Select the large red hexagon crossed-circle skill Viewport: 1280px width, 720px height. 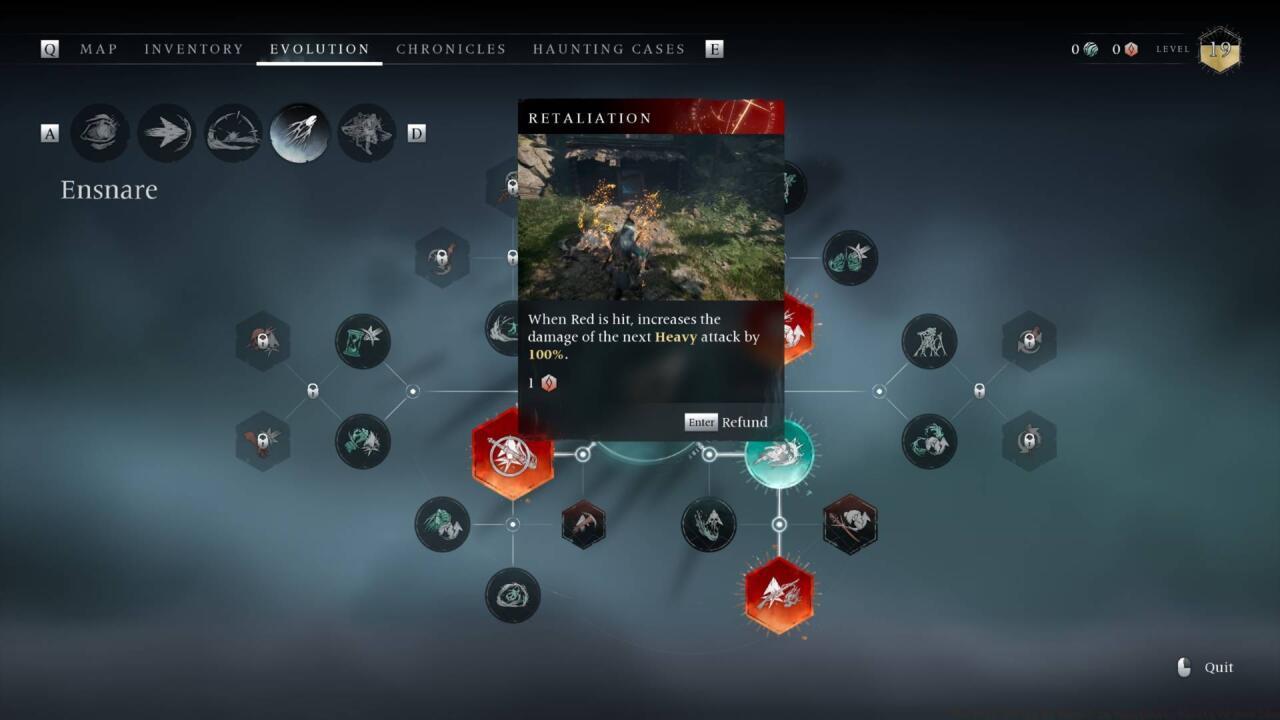[x=512, y=455]
